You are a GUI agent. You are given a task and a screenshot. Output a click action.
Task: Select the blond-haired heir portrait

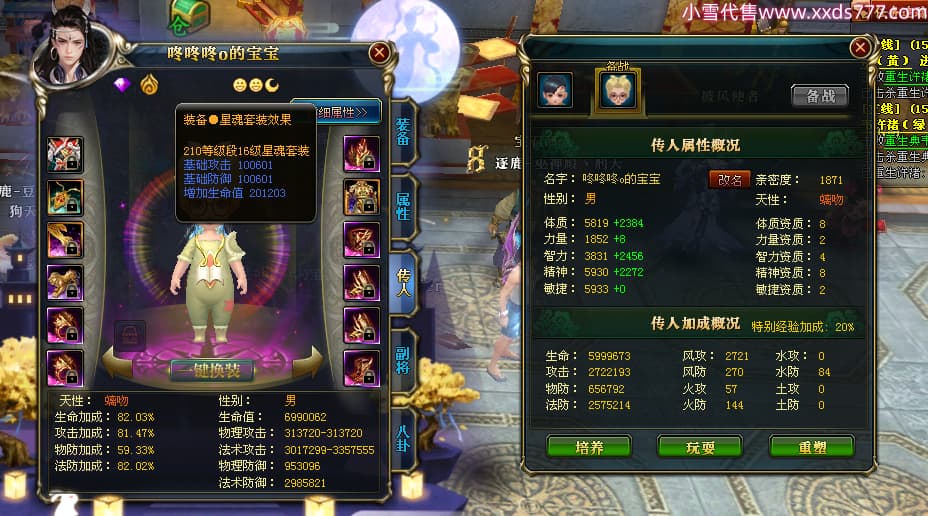[x=617, y=90]
